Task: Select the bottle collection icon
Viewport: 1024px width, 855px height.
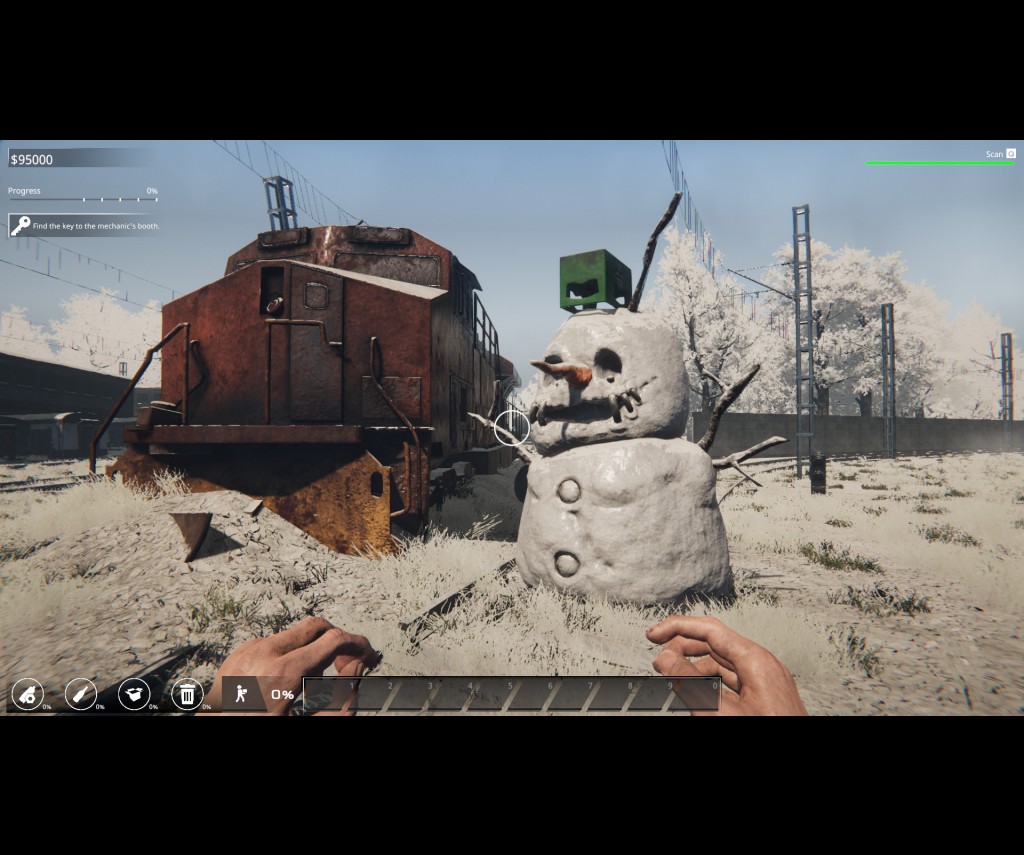Action: 80,693
